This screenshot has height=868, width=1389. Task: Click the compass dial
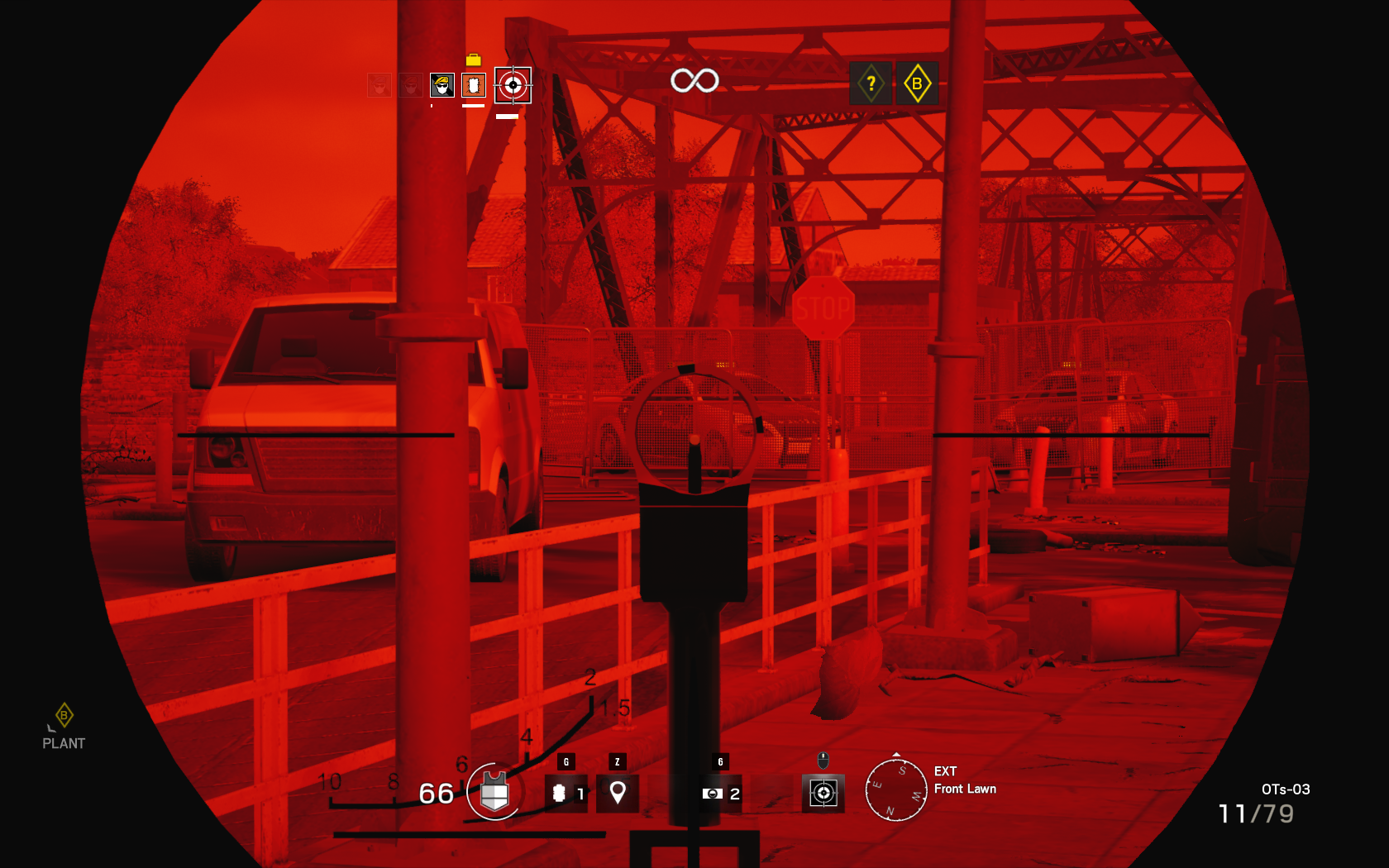(x=895, y=790)
